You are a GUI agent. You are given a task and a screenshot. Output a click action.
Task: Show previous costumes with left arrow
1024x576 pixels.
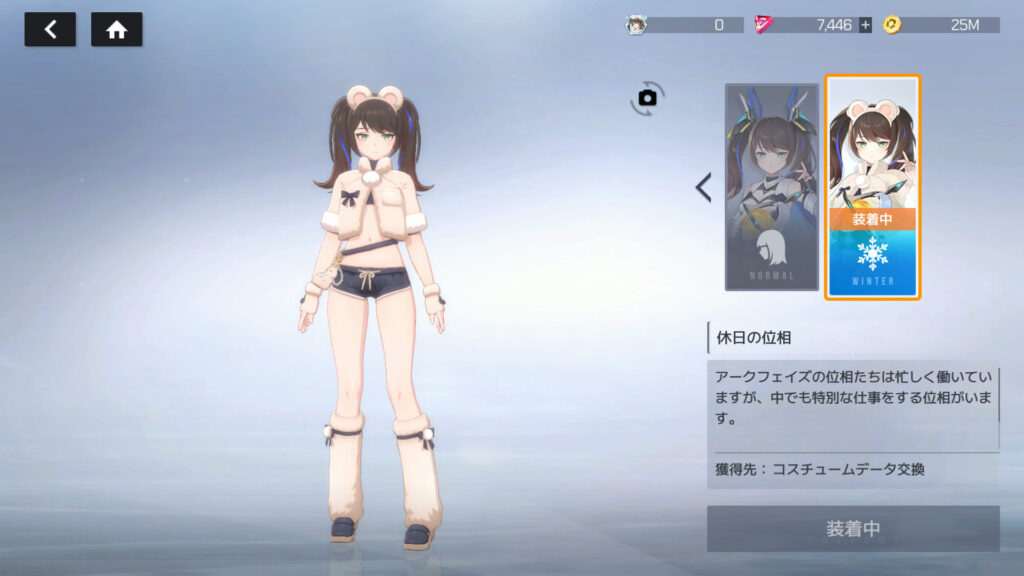point(703,187)
